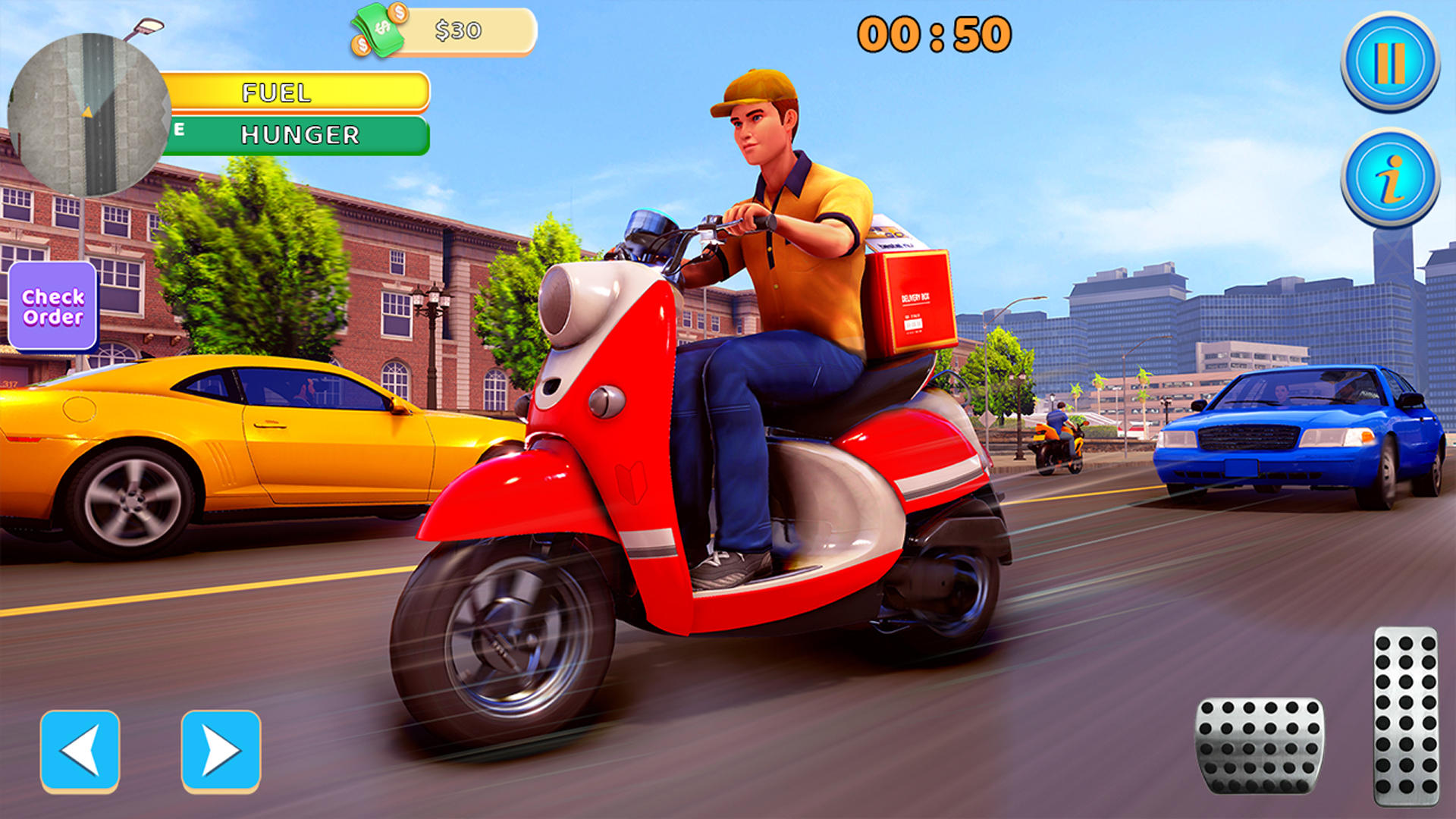1456x819 pixels.
Task: Click the player arrow on the minimap
Action: click(x=88, y=111)
